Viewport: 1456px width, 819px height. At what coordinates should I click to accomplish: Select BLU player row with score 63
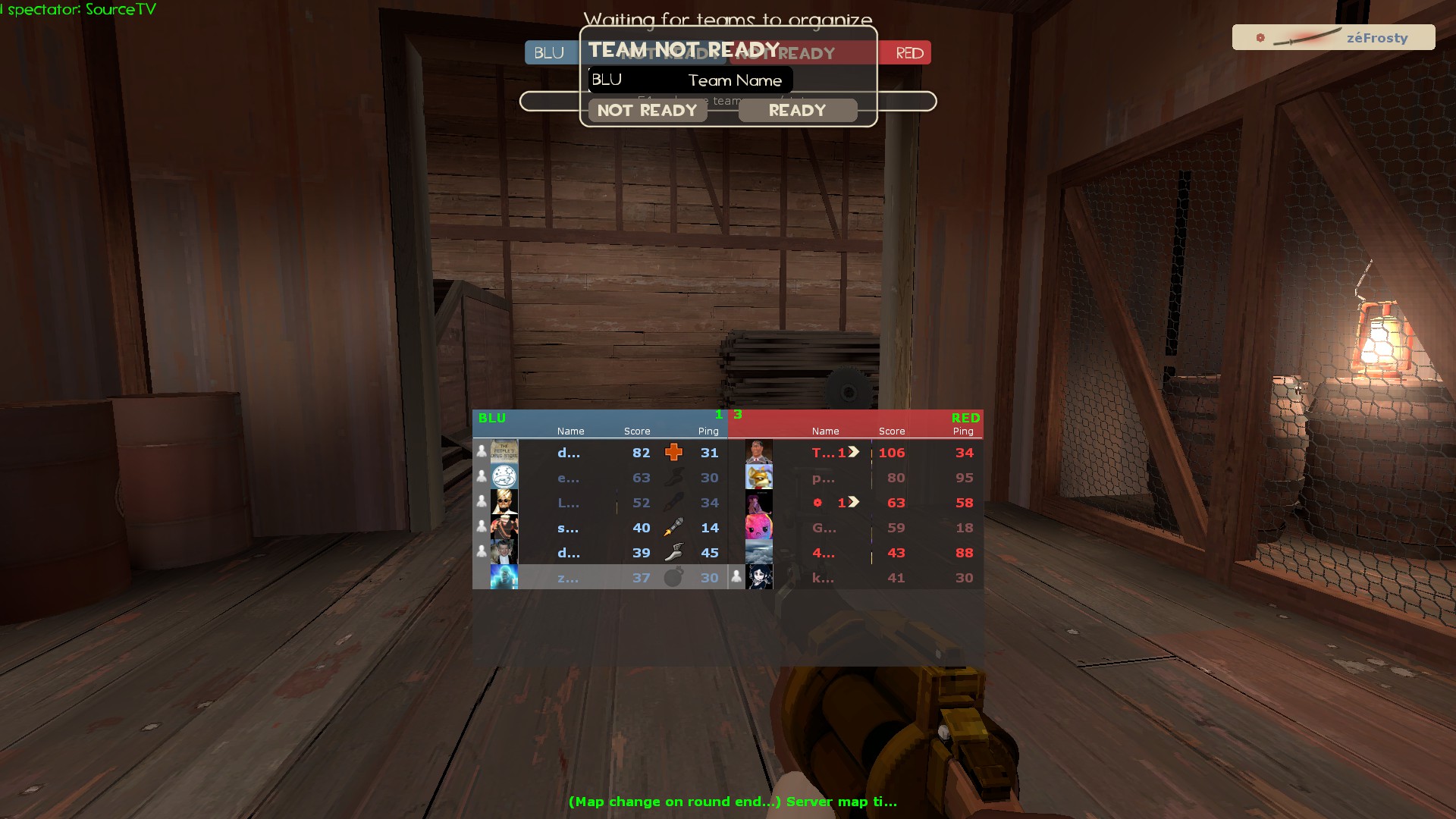click(599, 478)
